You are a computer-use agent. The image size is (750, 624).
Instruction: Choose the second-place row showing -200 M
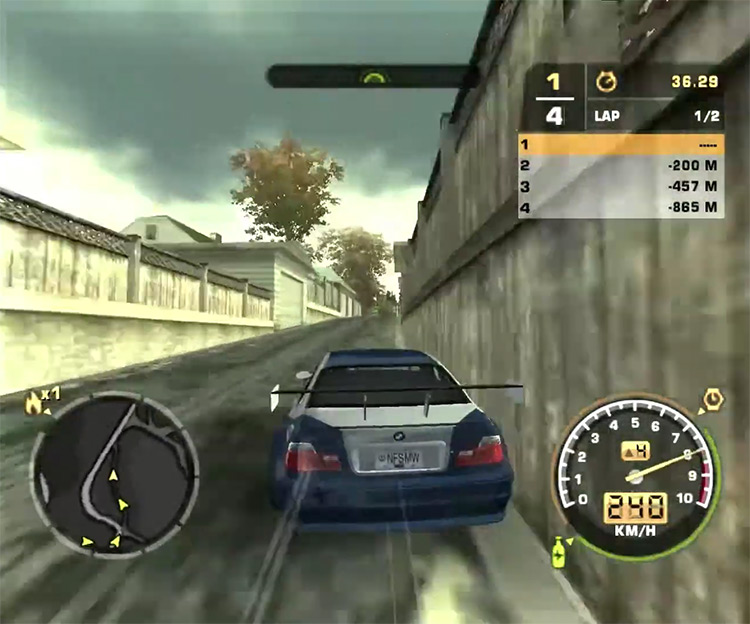[x=620, y=166]
